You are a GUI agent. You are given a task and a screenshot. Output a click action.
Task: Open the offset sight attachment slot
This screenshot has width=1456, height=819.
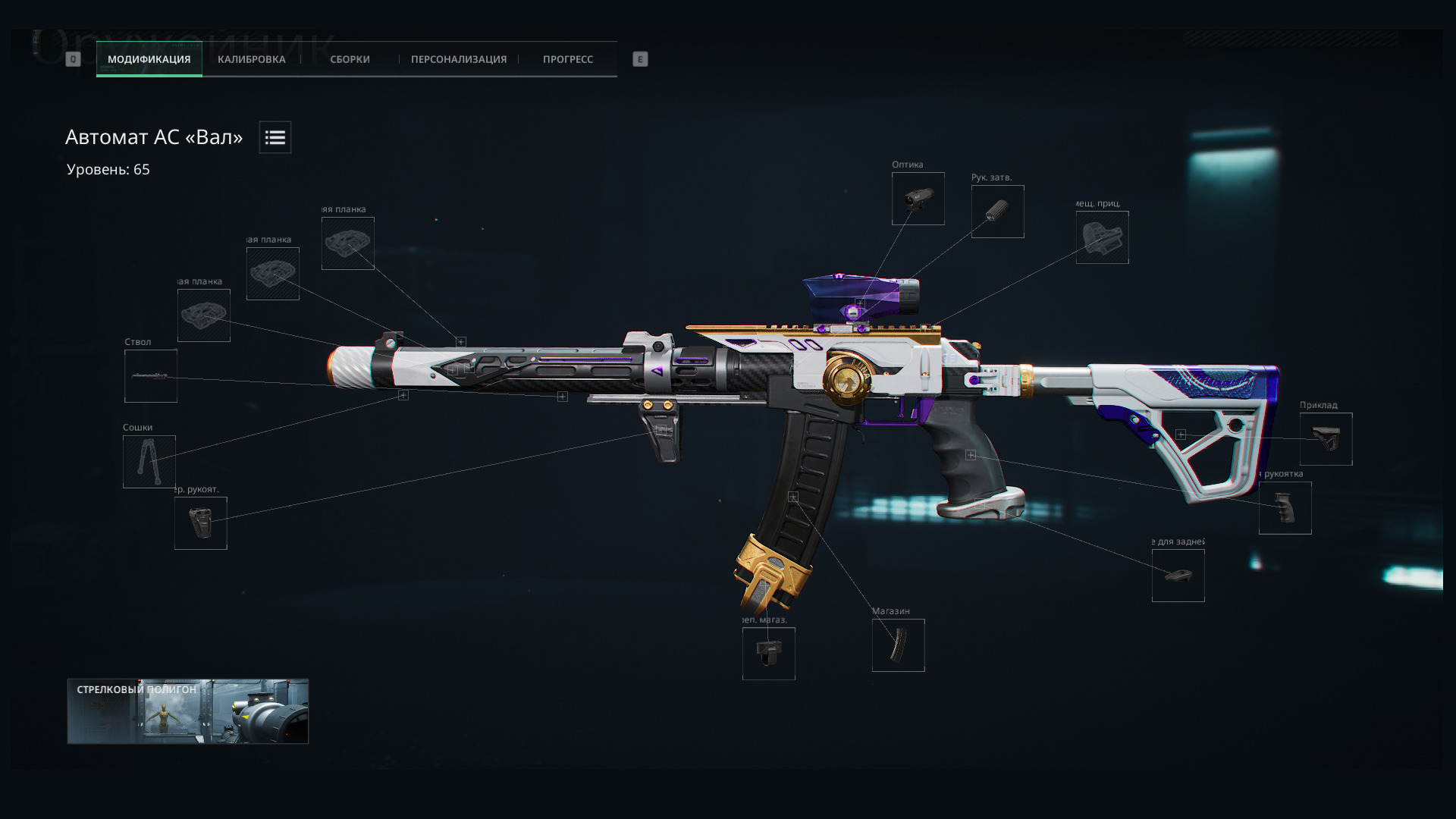(x=1102, y=237)
